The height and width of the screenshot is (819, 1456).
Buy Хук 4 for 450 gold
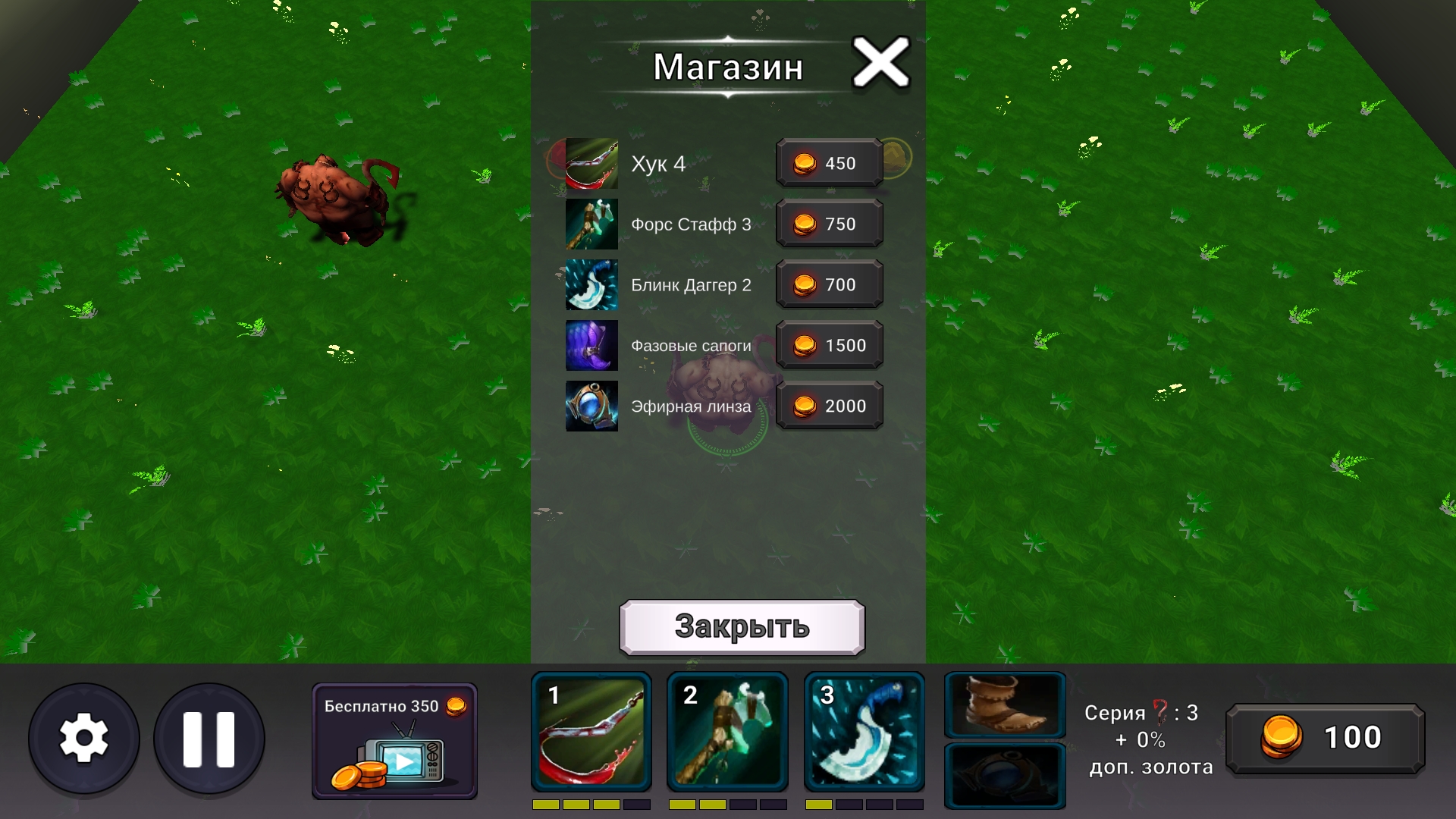pos(829,163)
